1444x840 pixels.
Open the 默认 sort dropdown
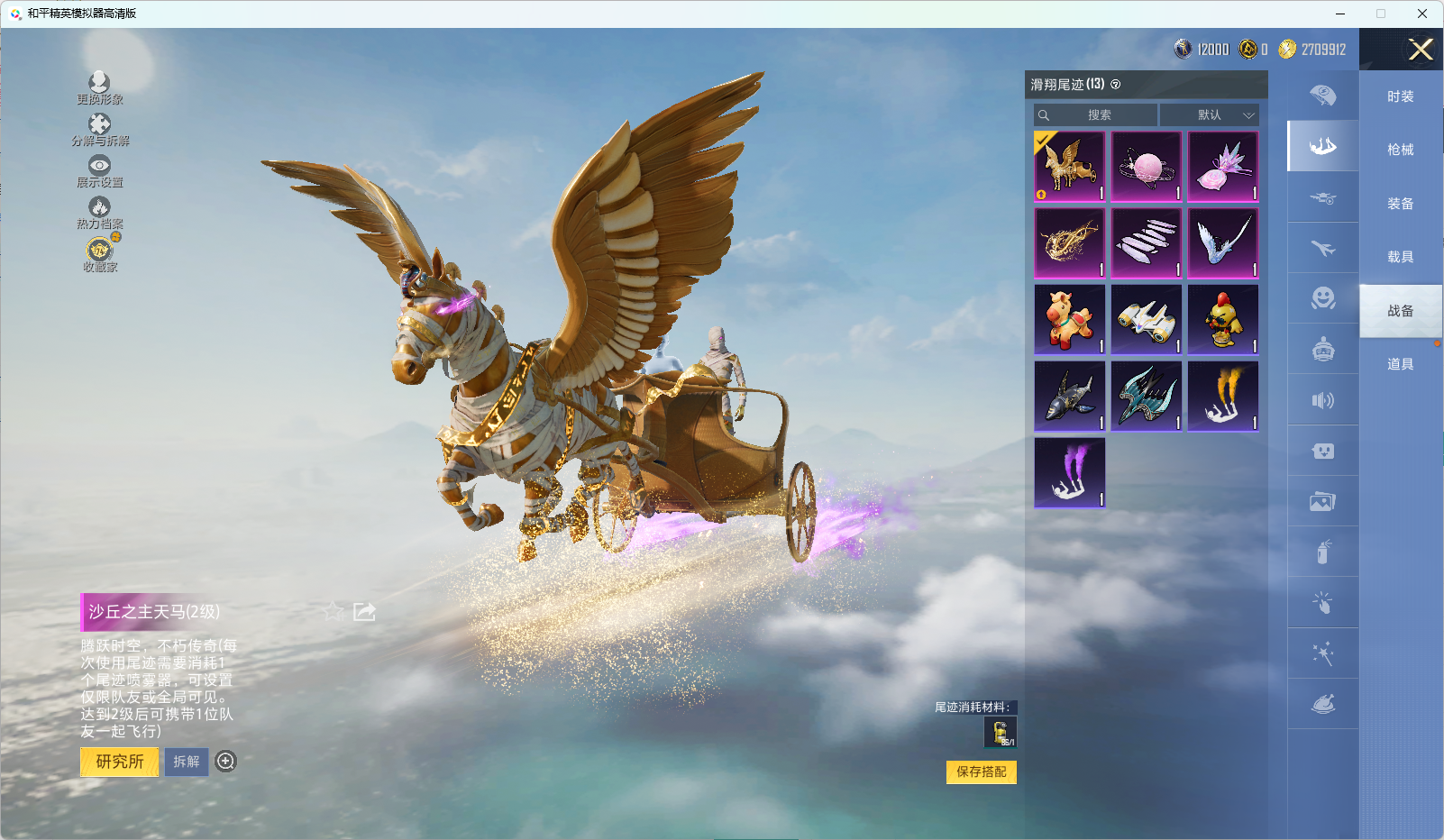1210,115
